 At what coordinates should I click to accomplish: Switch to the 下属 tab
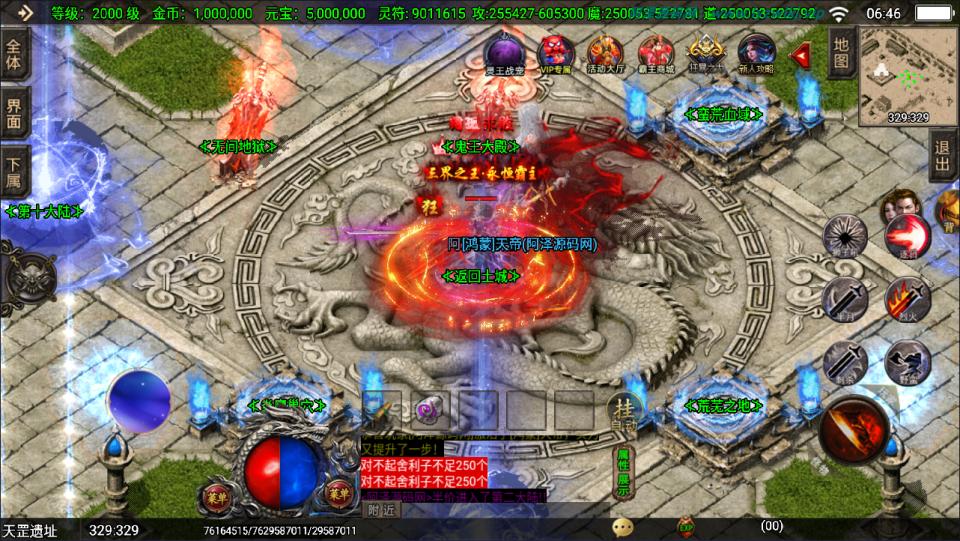coord(15,170)
